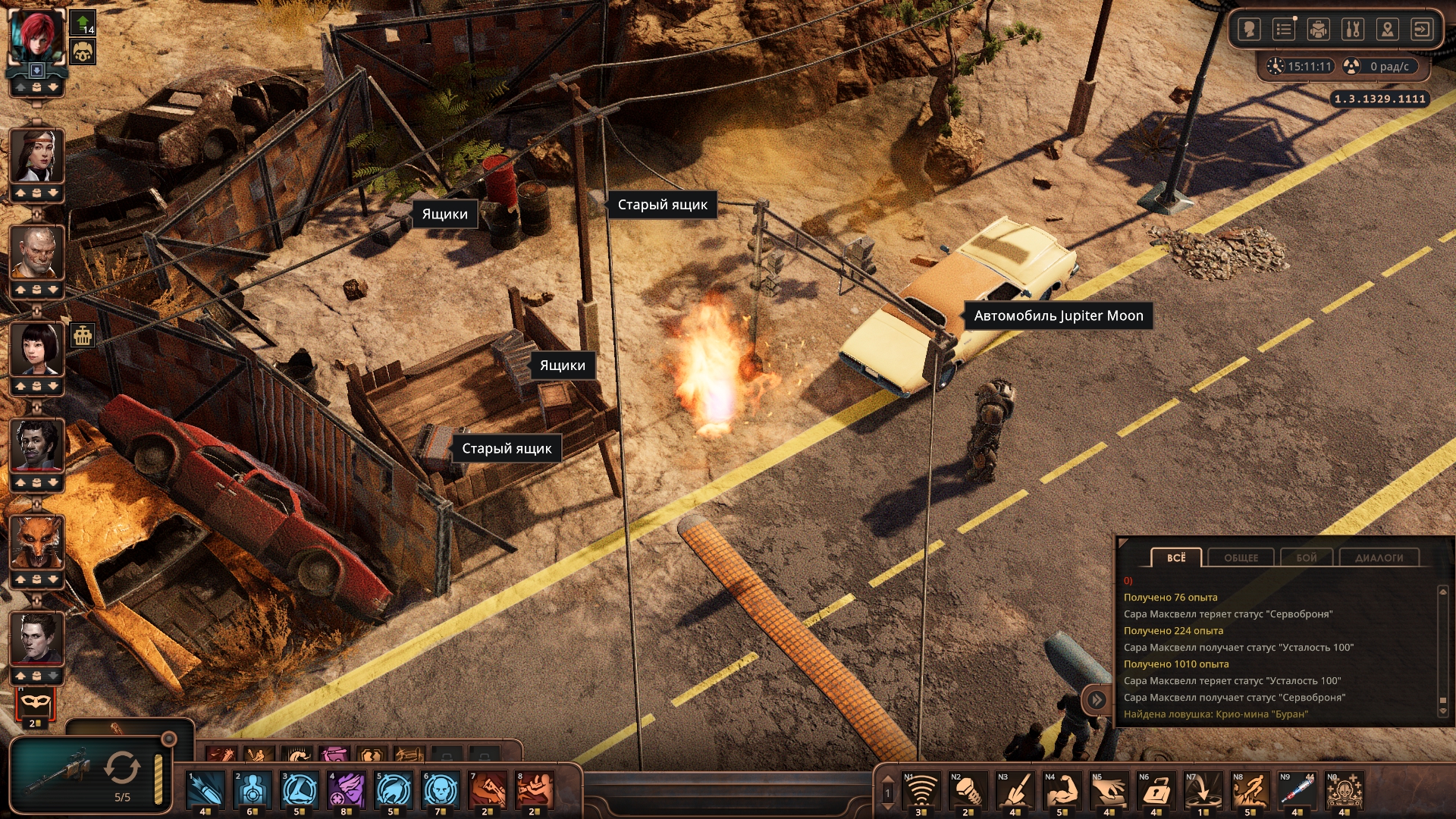Open the crafting tools menu

click(1352, 30)
